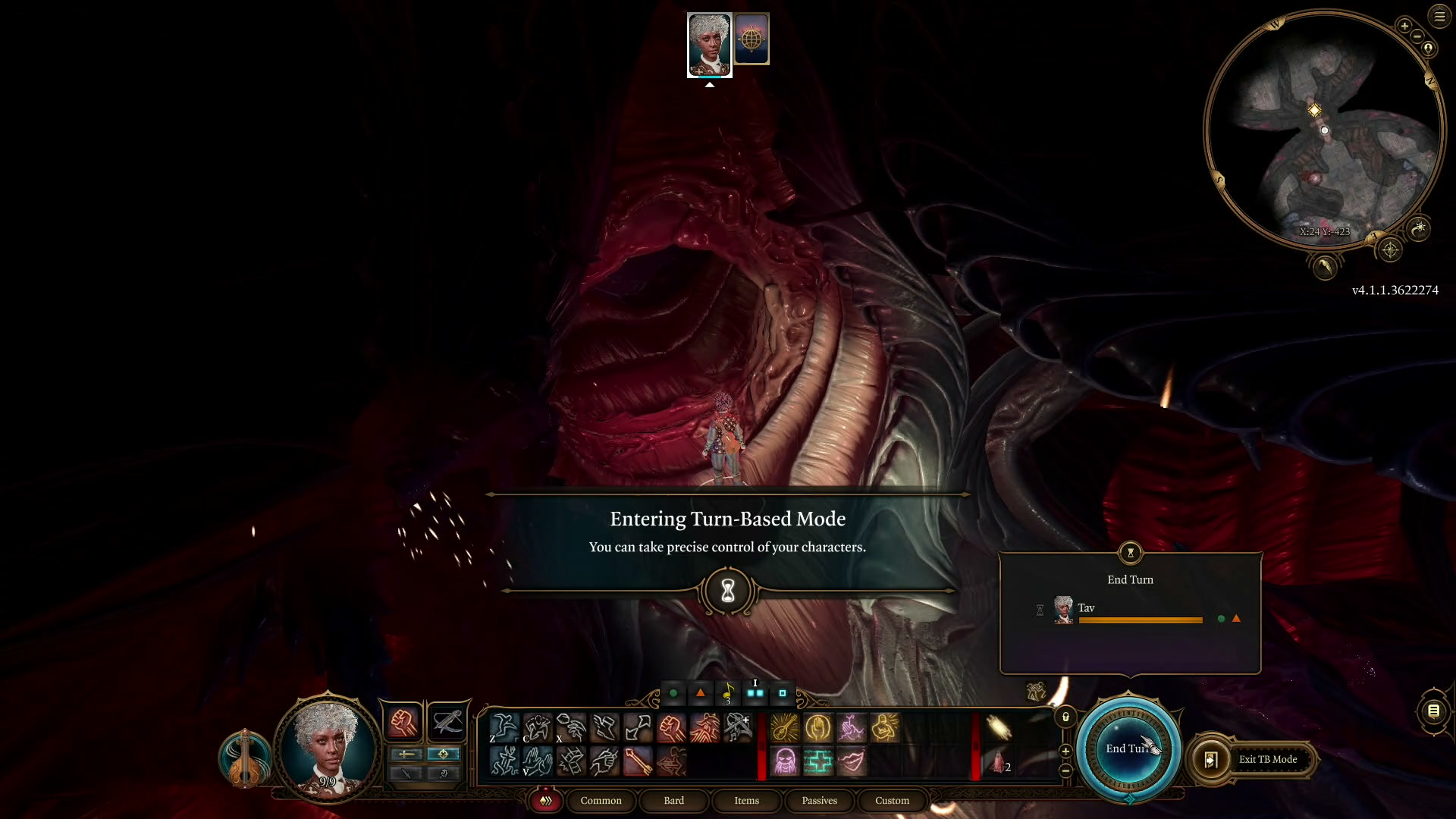This screenshot has width=1456, height=819.
Task: Select Tav's portrait at the top of the screen
Action: (x=709, y=45)
